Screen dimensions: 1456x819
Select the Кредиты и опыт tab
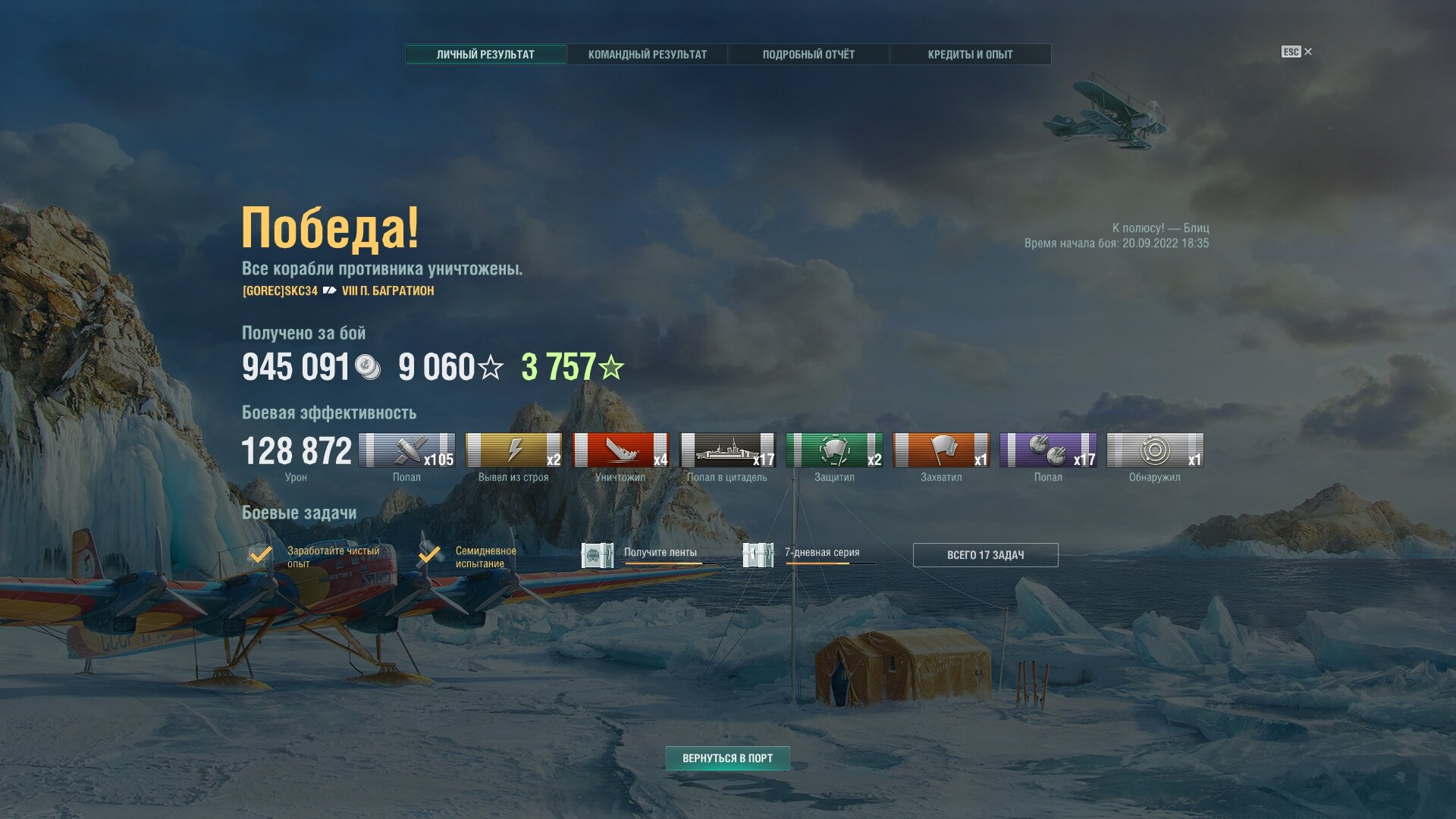coord(970,55)
